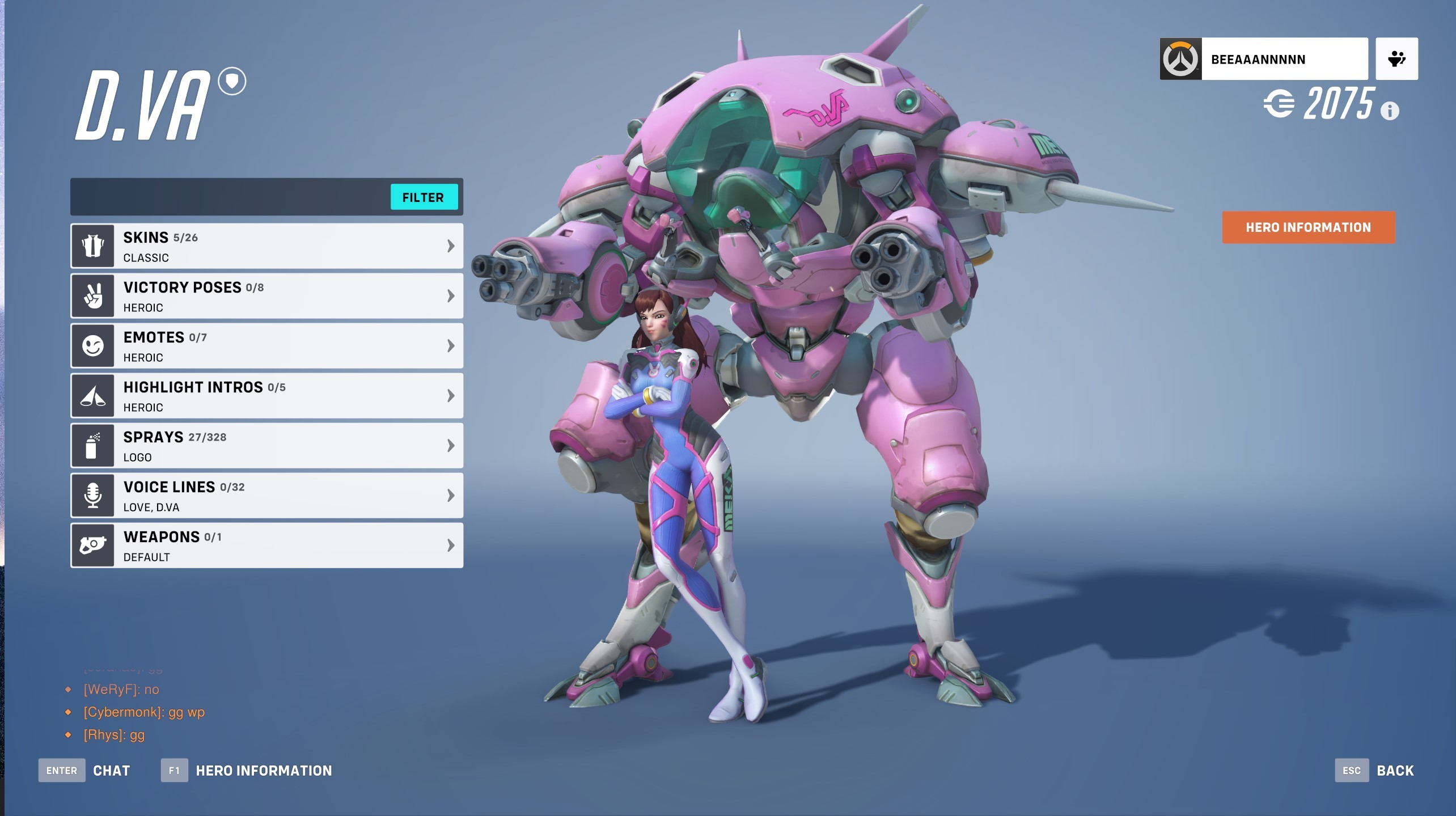Open Emotes via the smiley face icon
1456x816 pixels.
[93, 345]
